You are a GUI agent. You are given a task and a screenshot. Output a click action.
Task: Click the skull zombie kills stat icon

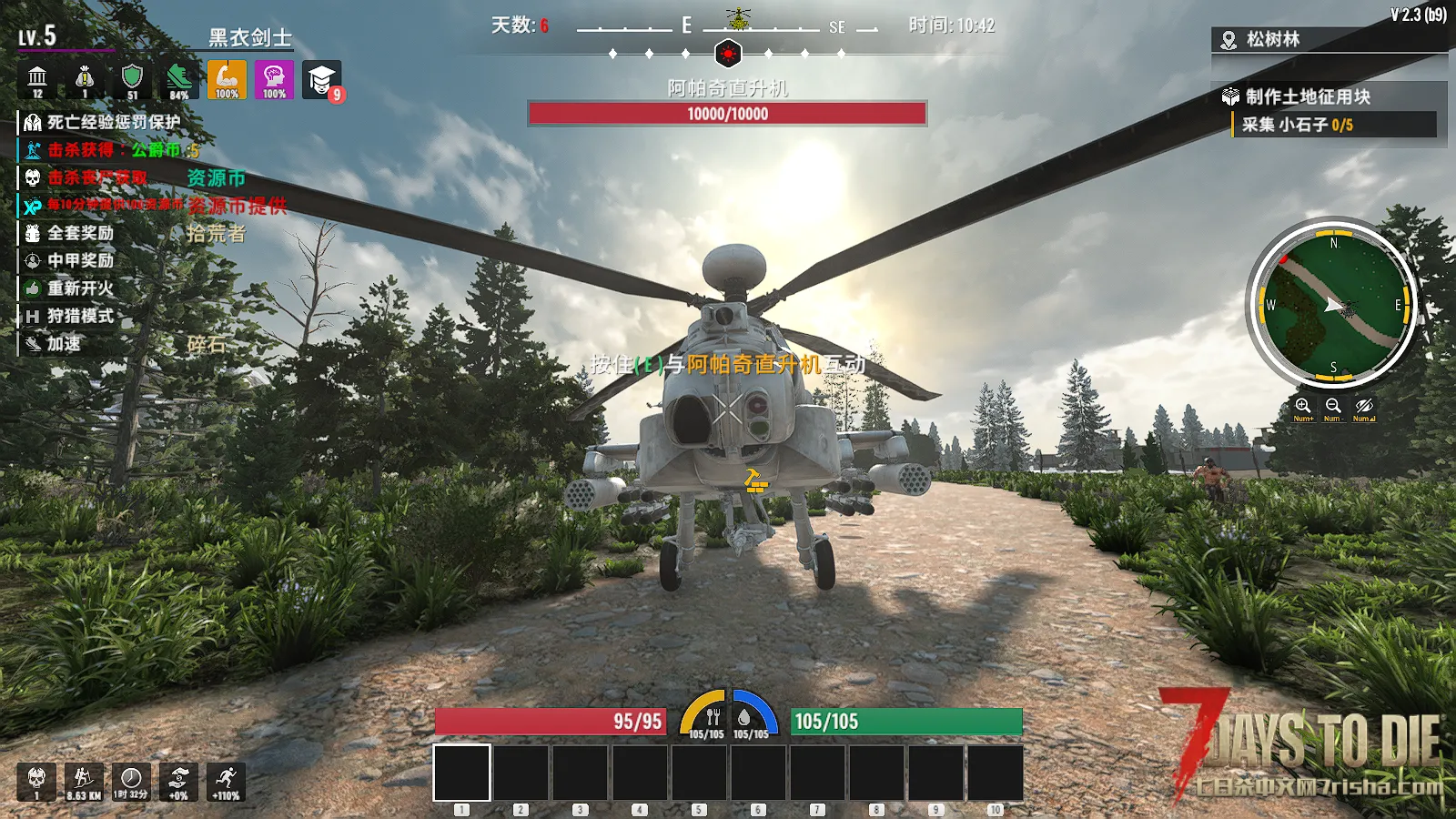point(36,782)
